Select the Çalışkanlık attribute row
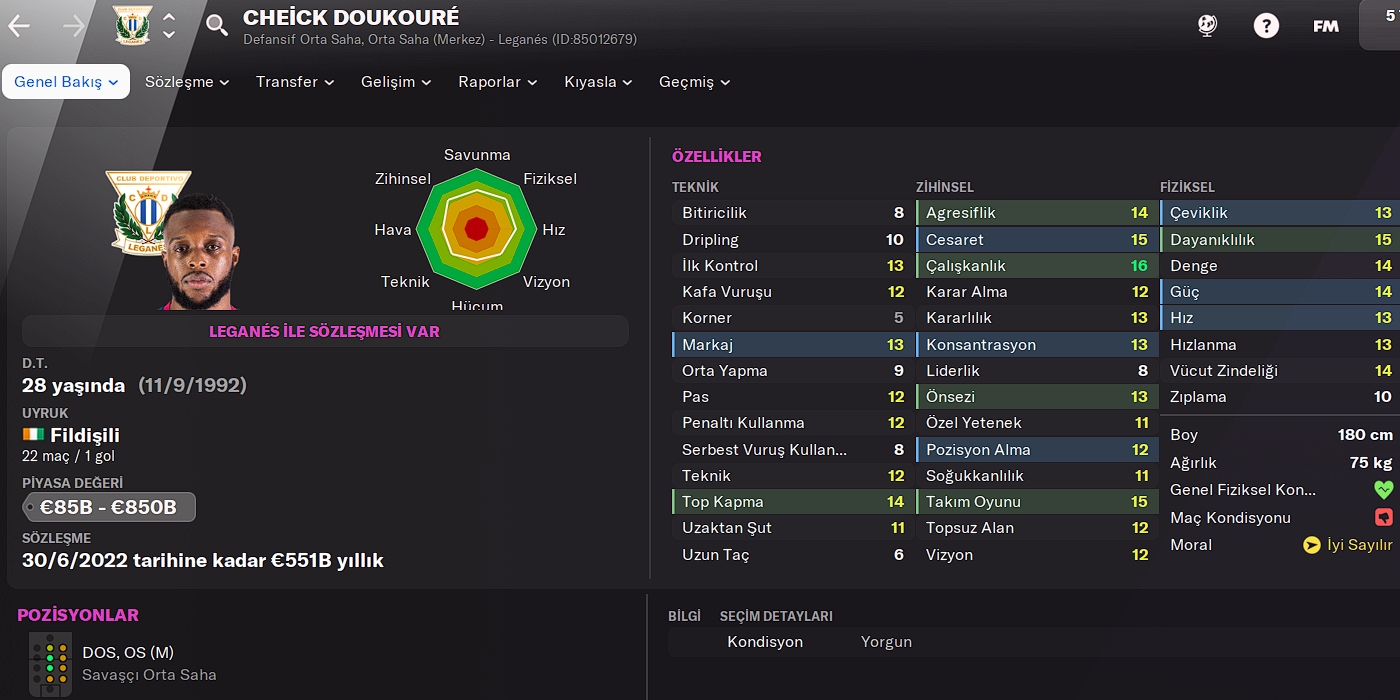 (1035, 266)
